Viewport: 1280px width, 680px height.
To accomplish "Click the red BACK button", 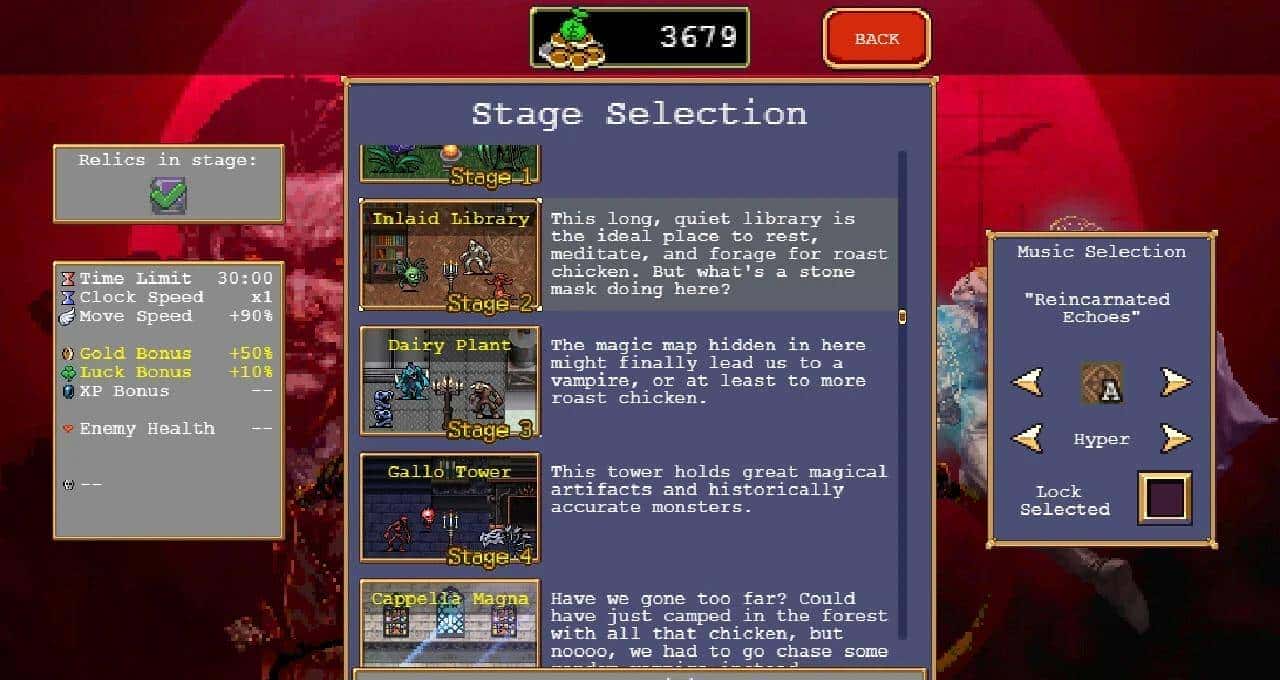I will [876, 39].
